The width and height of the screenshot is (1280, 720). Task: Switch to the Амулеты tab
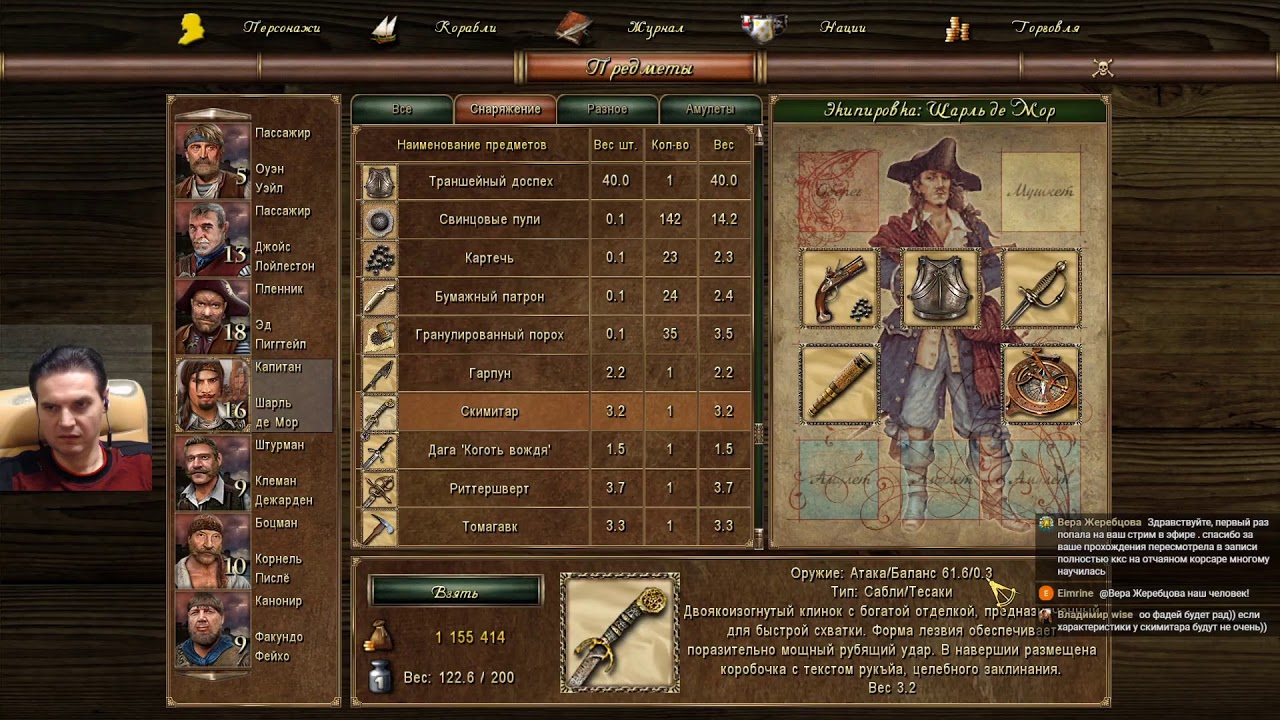(x=710, y=109)
